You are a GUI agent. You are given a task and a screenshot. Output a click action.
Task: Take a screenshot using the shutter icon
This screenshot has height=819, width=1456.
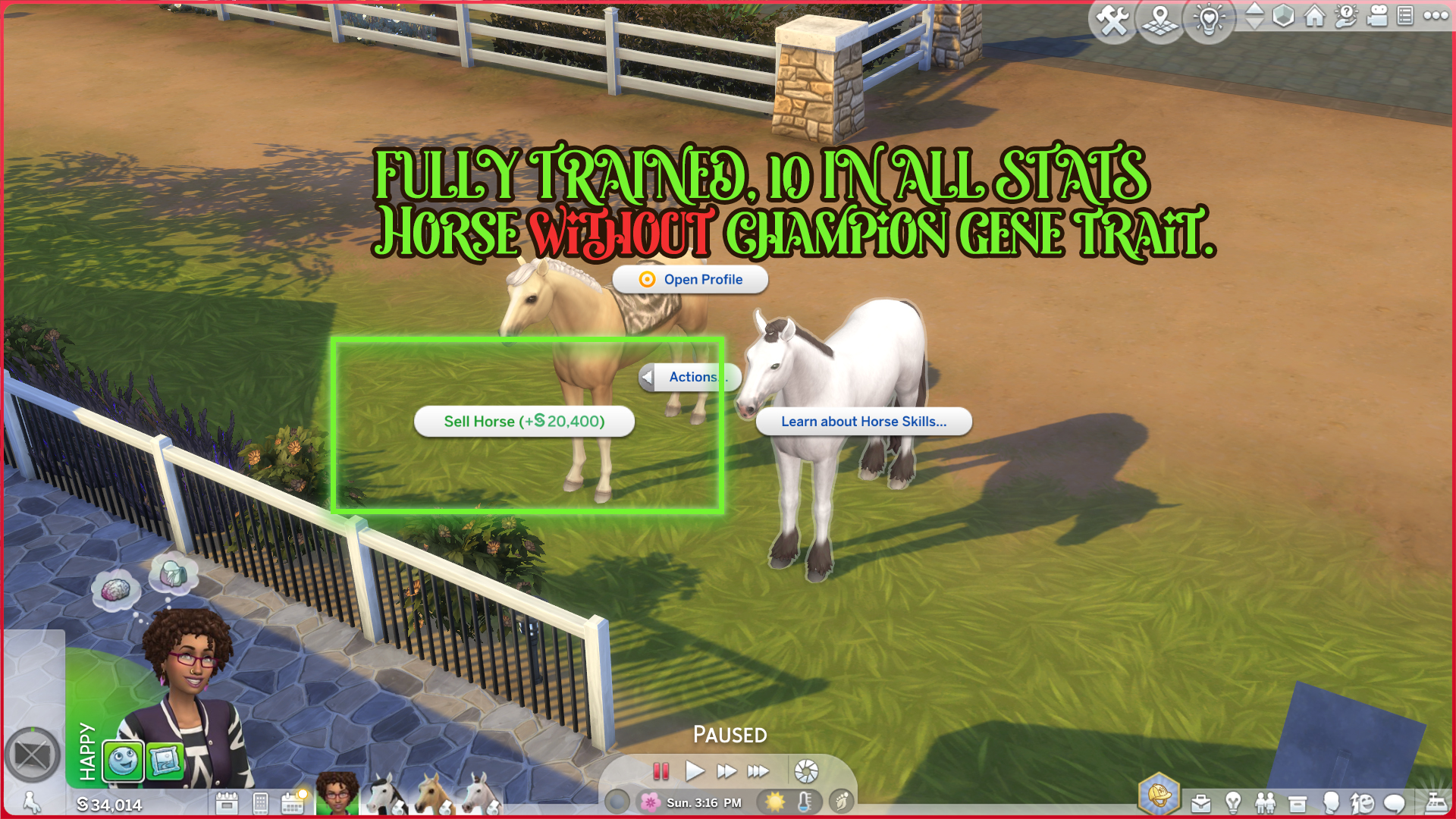(806, 770)
